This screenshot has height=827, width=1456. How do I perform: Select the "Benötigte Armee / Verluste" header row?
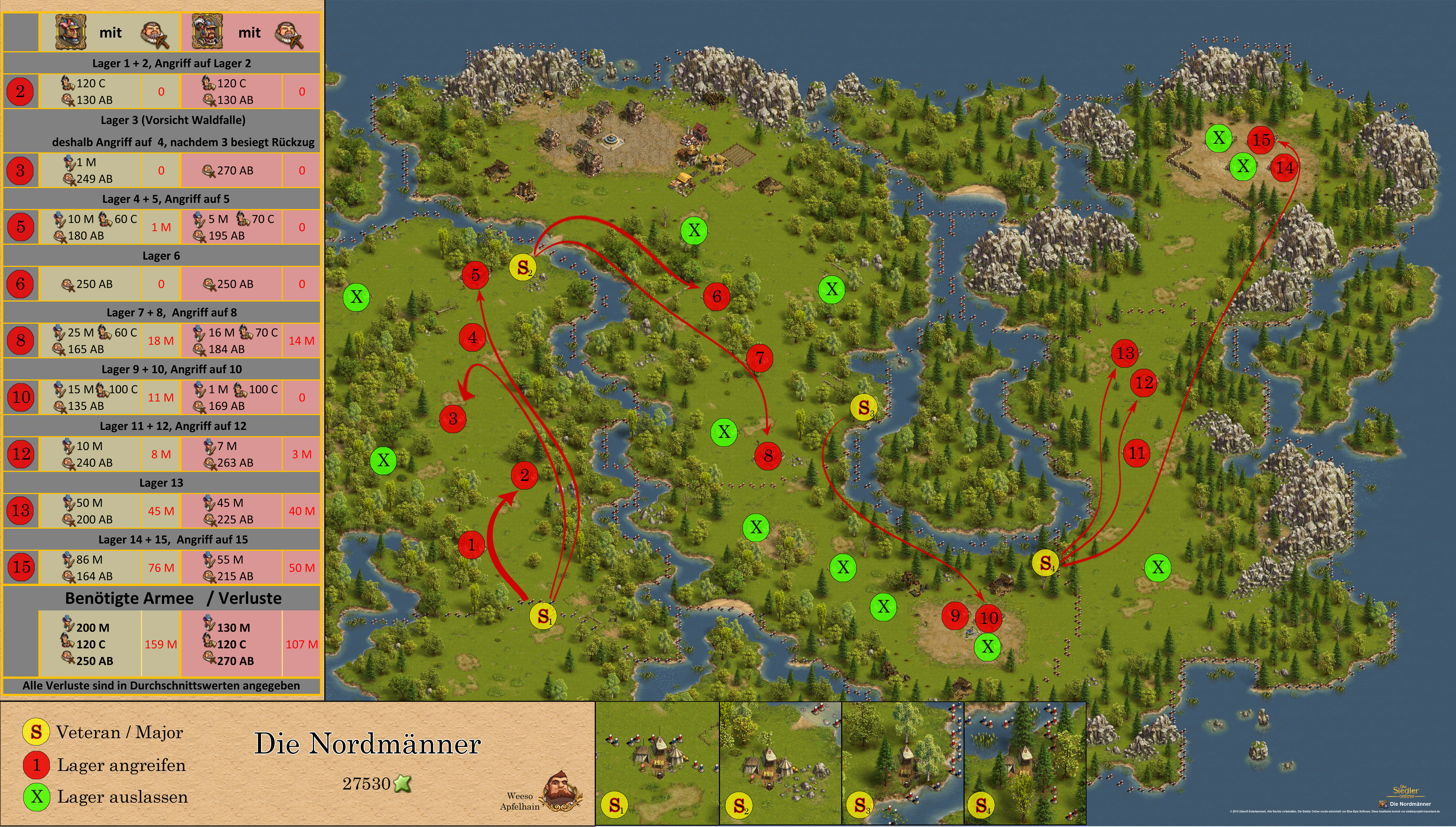[173, 598]
